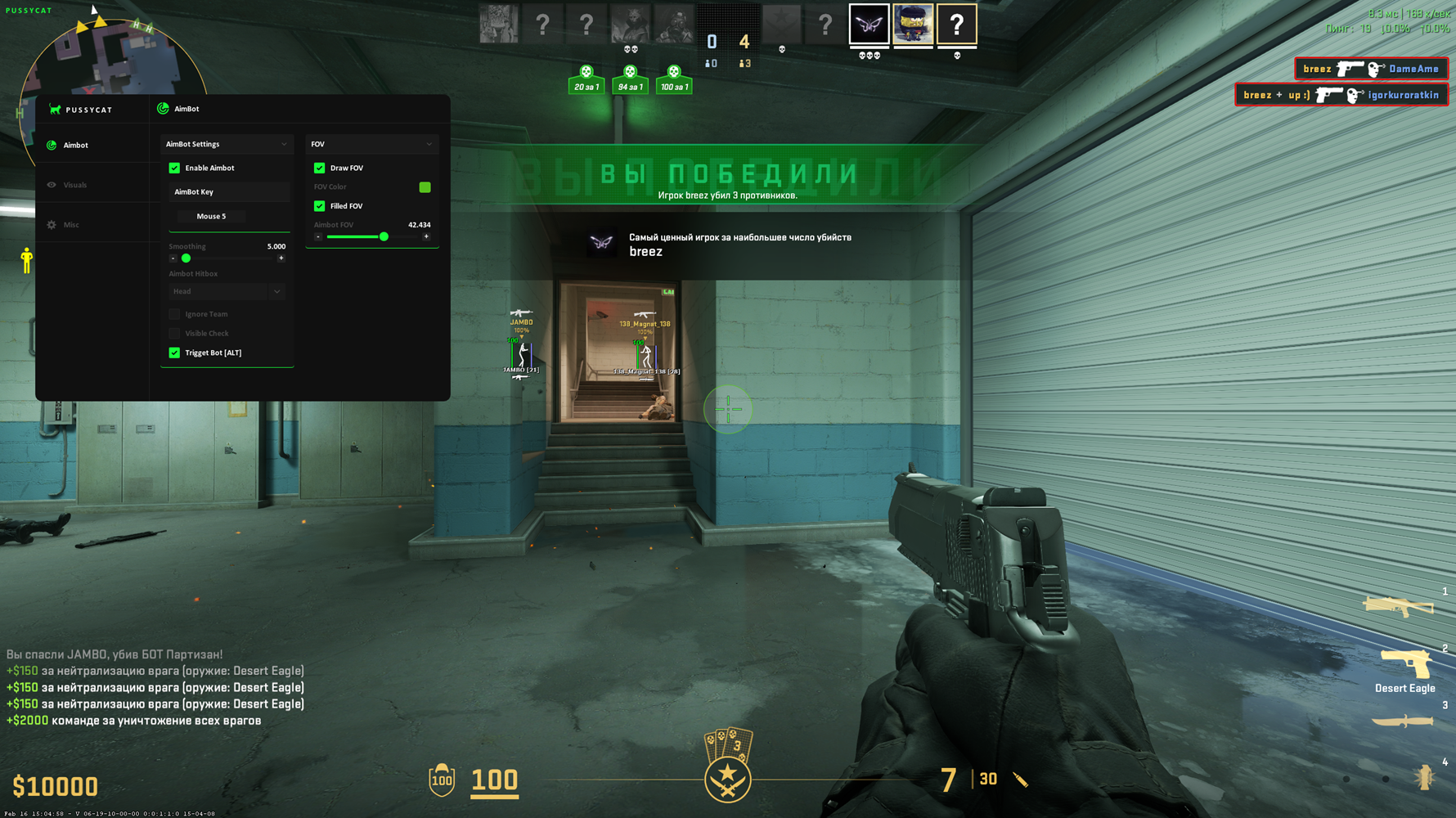This screenshot has width=1456, height=818.
Task: Toggle the Trigger Bot [ALT] checkbox
Action: [174, 353]
